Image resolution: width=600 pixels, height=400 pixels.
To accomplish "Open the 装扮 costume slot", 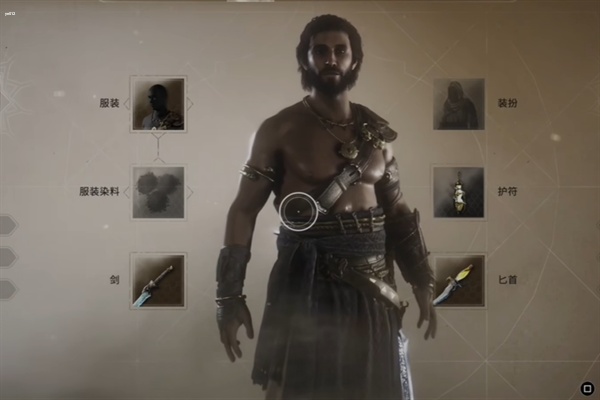I will click(458, 103).
